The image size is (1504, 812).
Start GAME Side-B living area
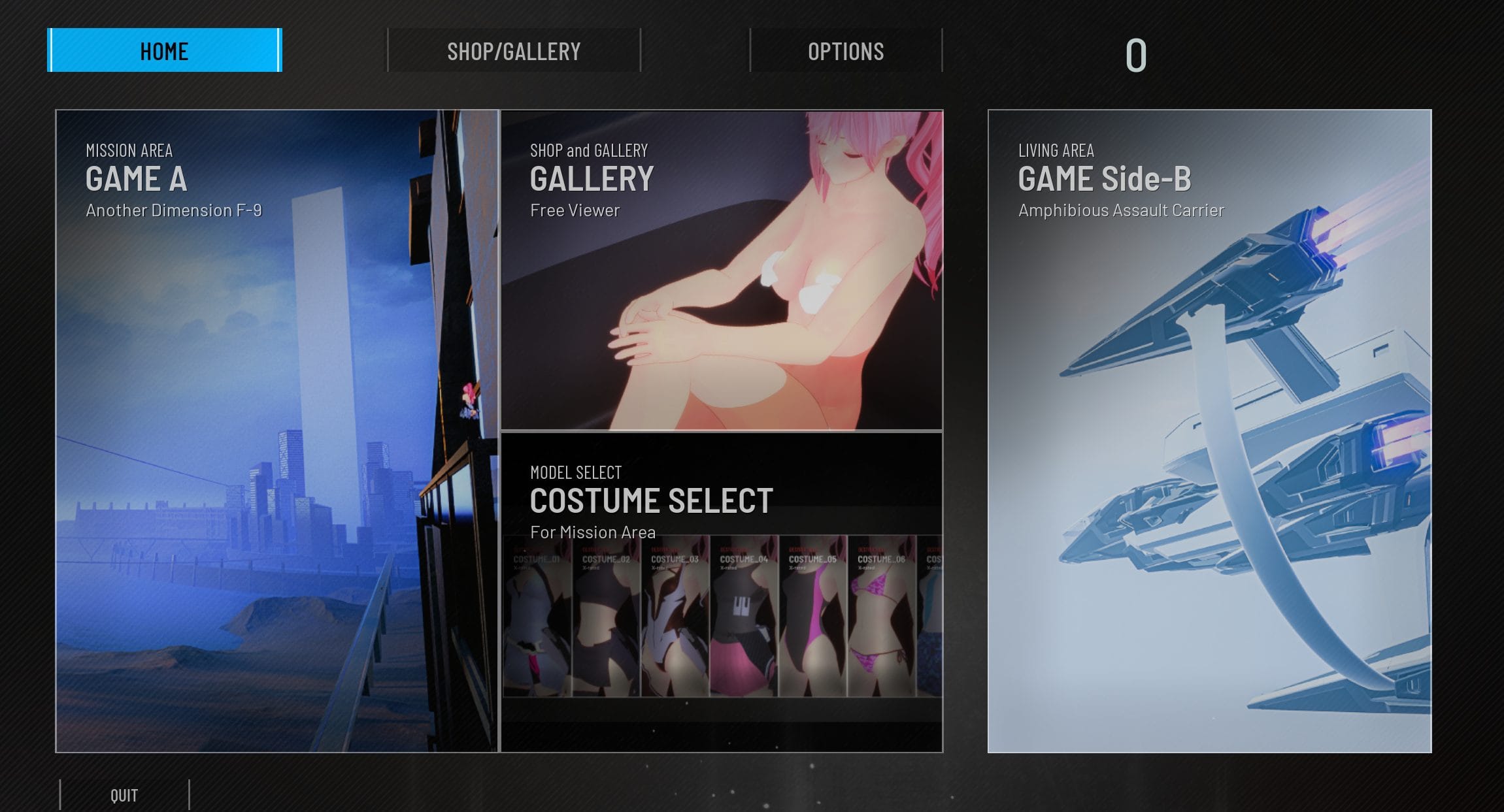point(1209,431)
